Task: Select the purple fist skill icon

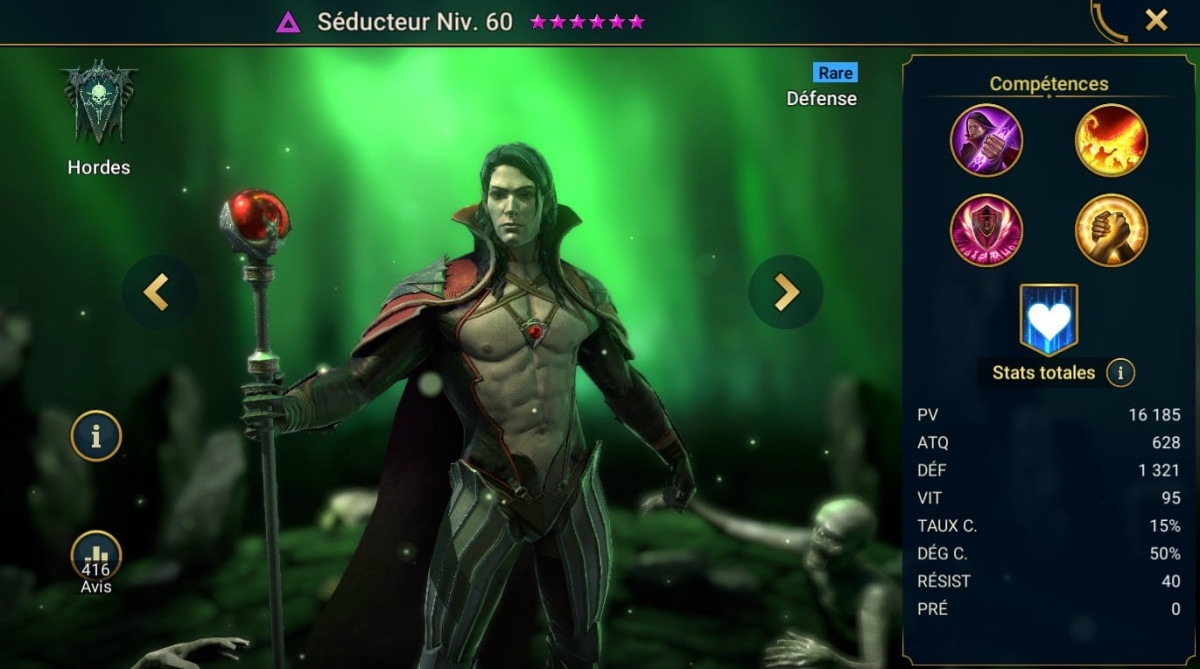Action: [986, 140]
